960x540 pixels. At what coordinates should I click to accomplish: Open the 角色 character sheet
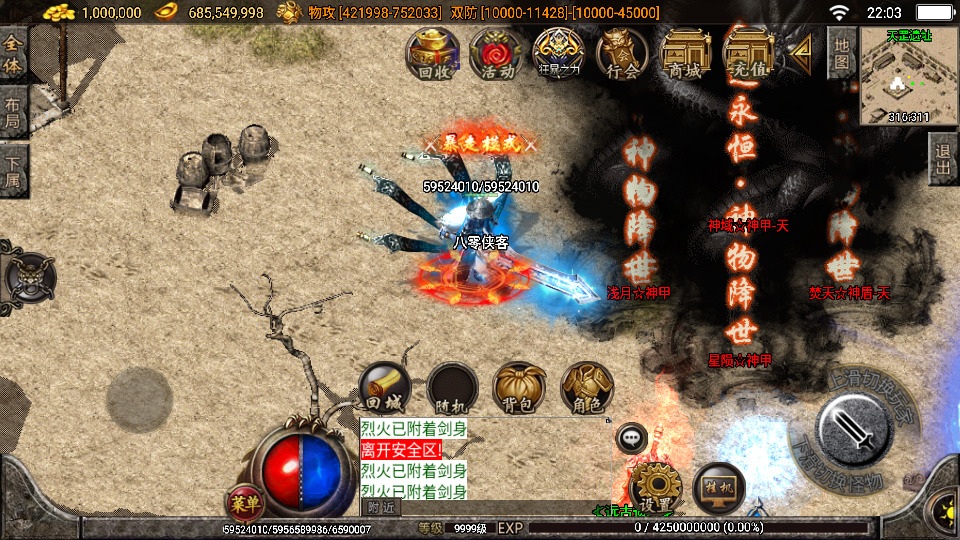click(x=587, y=388)
